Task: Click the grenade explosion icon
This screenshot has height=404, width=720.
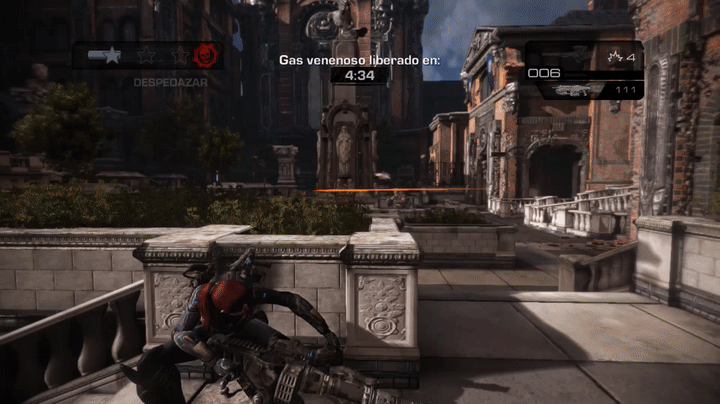Action: click(615, 56)
